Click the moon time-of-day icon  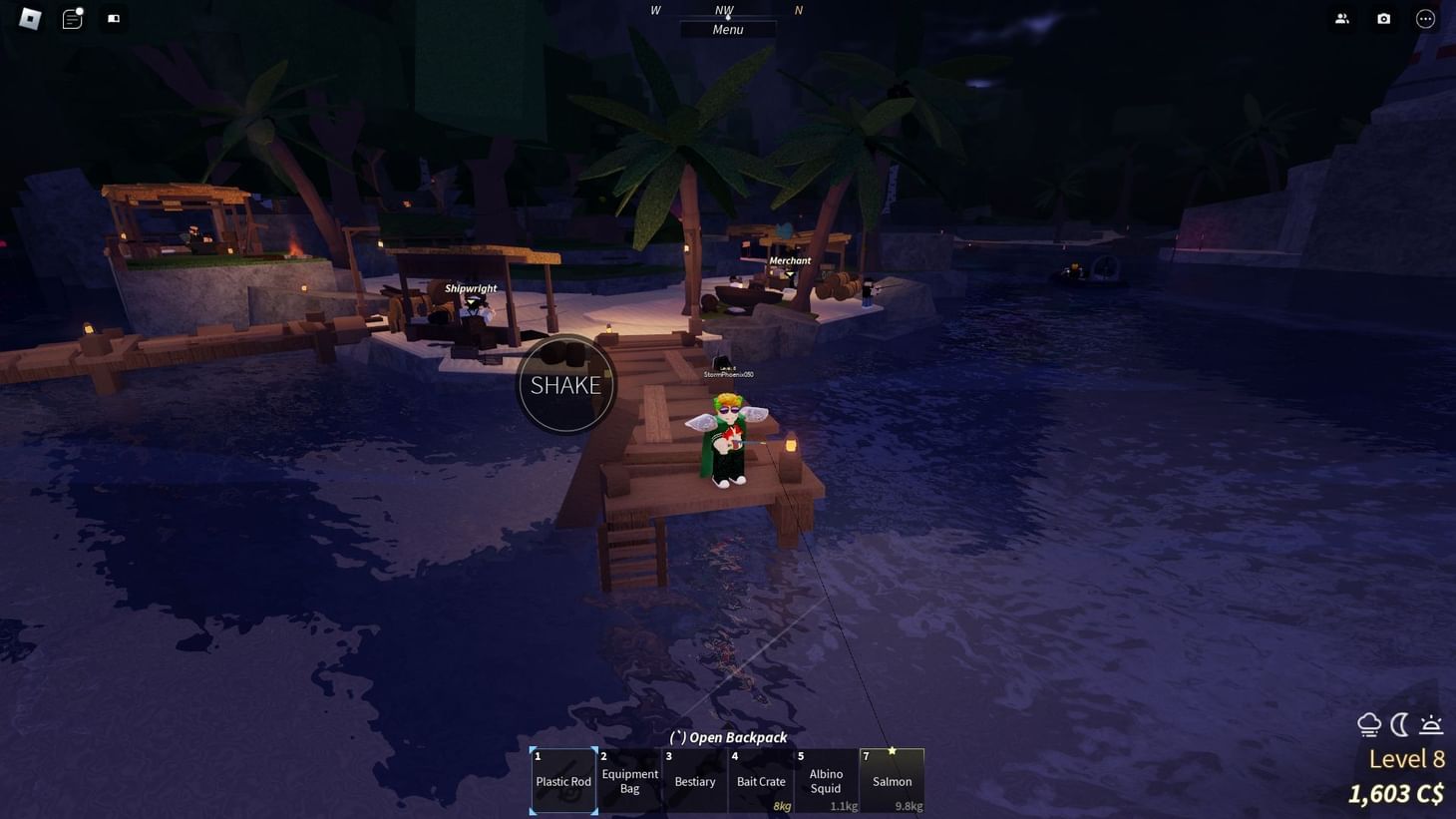click(x=1400, y=724)
